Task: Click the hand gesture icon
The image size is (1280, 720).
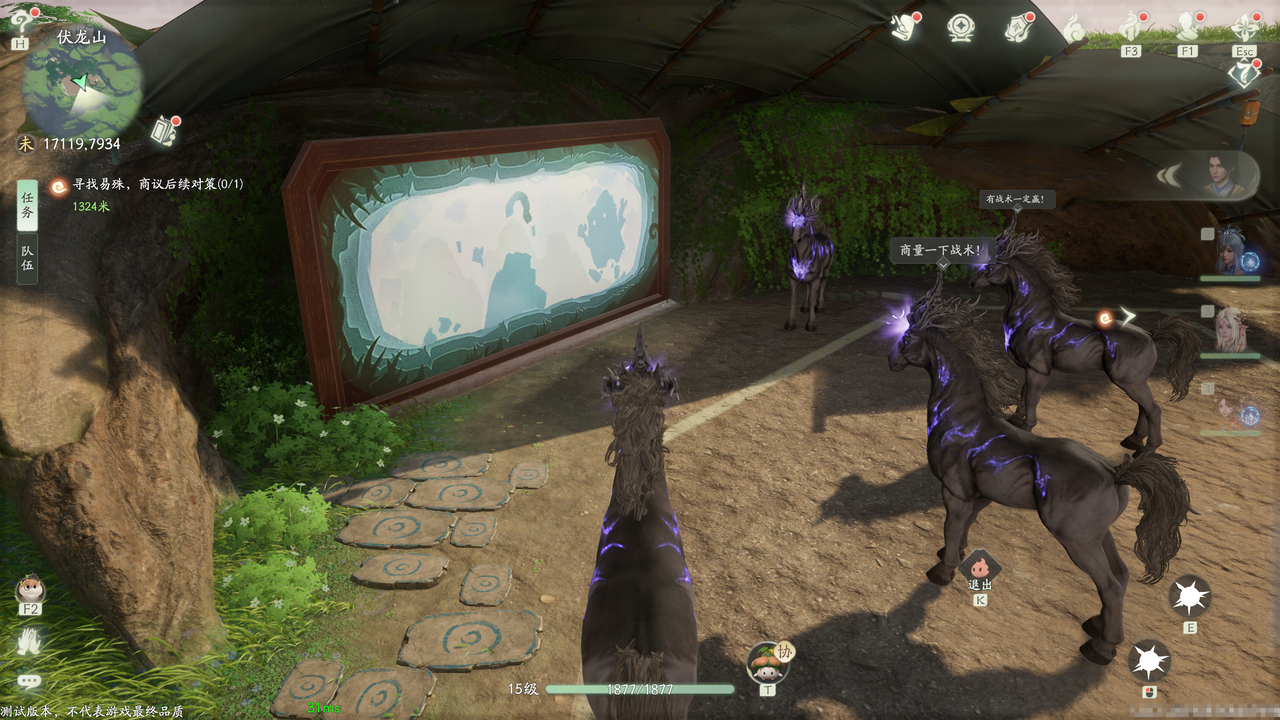Action: [29, 641]
